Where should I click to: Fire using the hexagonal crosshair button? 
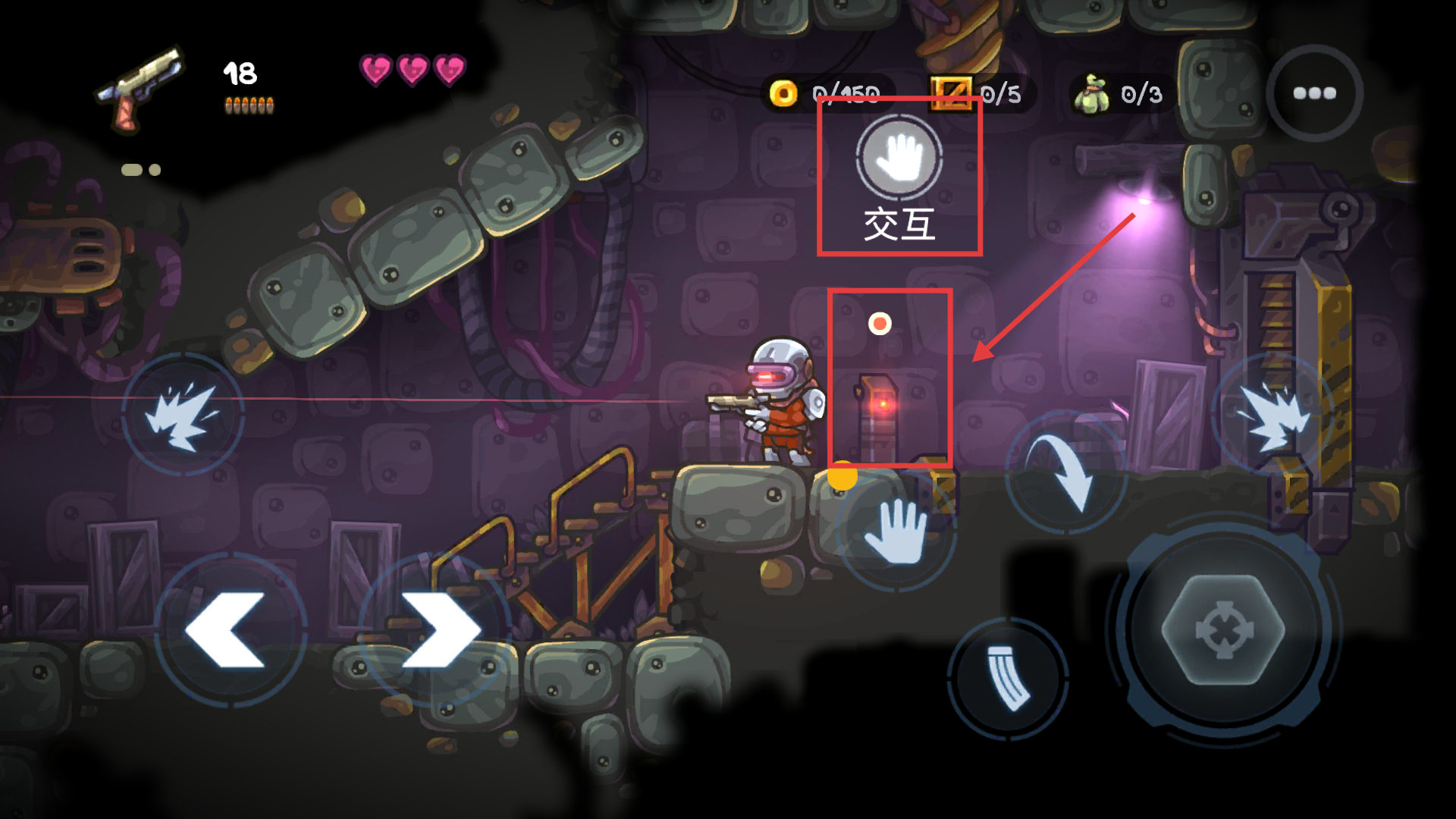tap(1223, 629)
